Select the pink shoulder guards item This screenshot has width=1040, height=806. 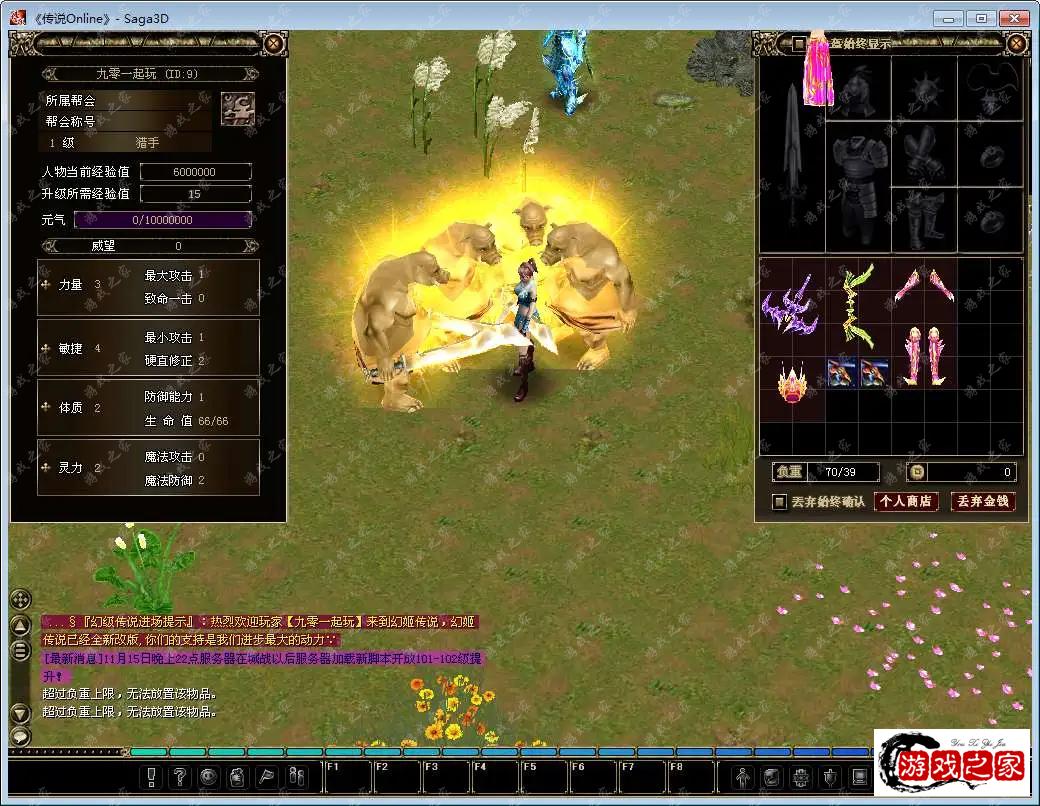point(922,287)
